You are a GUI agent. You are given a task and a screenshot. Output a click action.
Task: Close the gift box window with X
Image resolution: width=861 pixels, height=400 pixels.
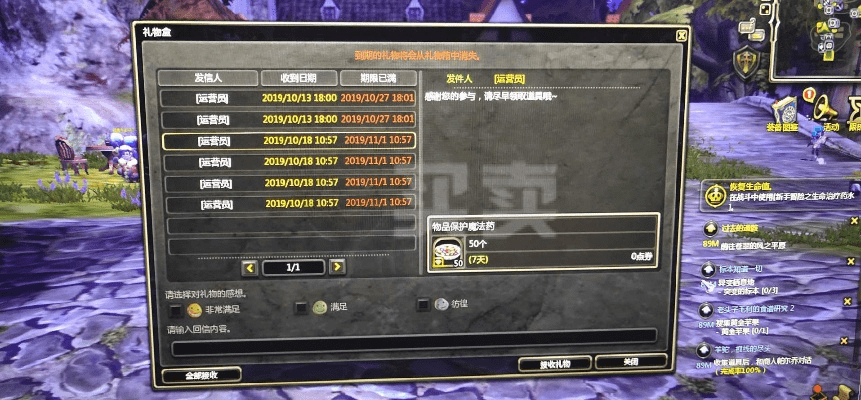pos(681,35)
